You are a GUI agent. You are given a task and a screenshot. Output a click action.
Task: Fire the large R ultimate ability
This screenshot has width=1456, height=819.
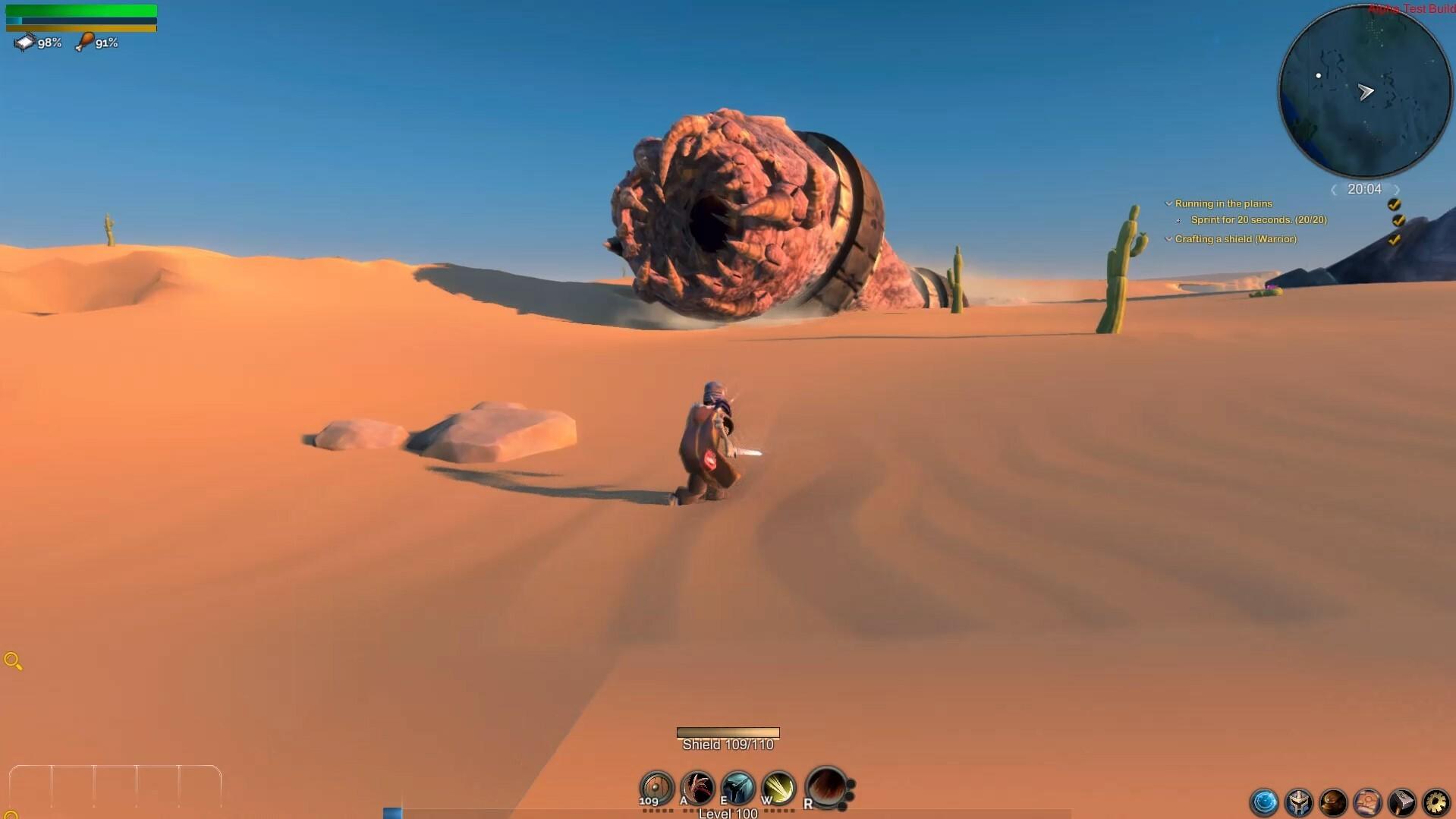point(825,789)
